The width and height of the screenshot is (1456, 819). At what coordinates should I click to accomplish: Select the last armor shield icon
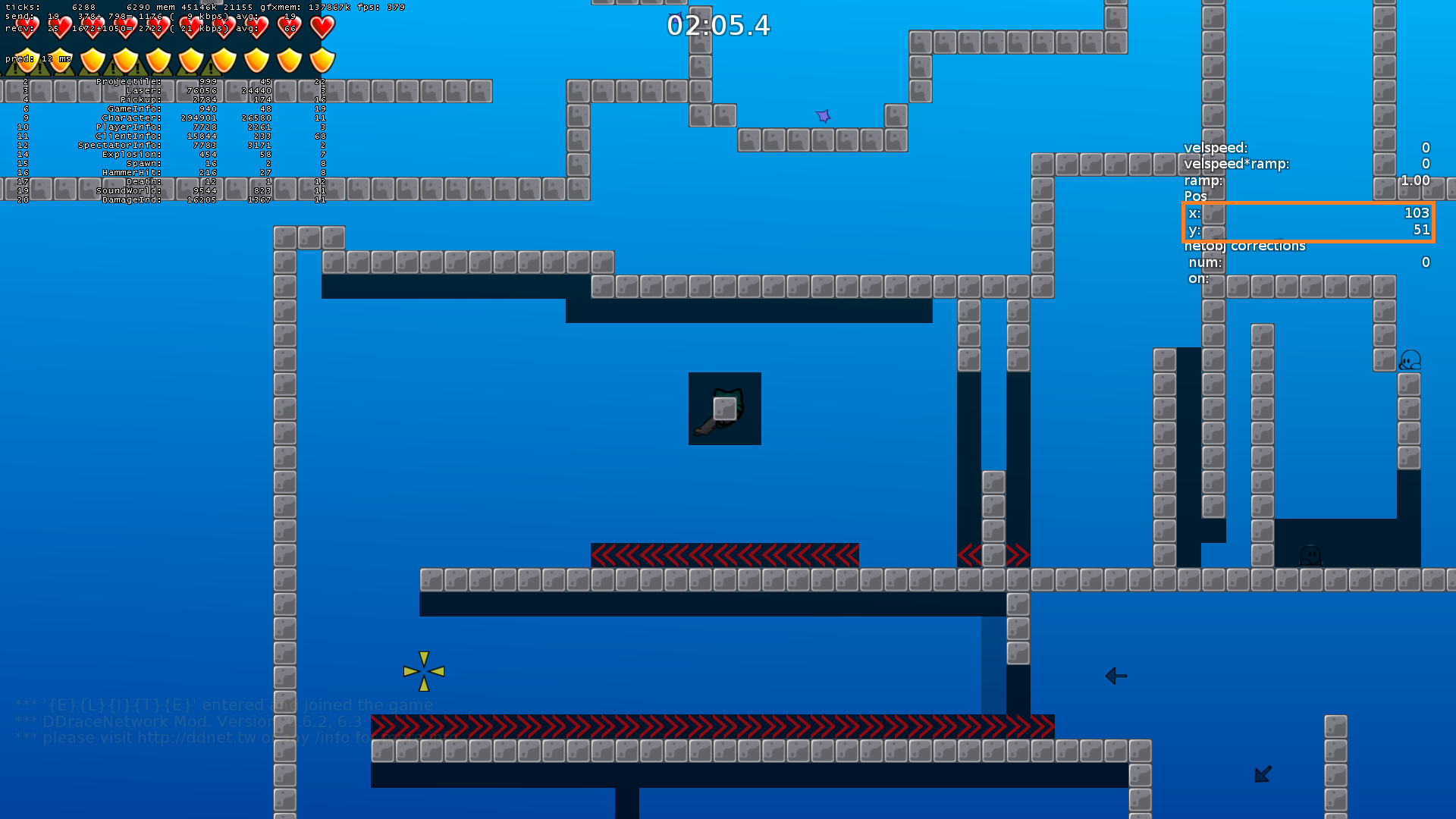point(322,60)
